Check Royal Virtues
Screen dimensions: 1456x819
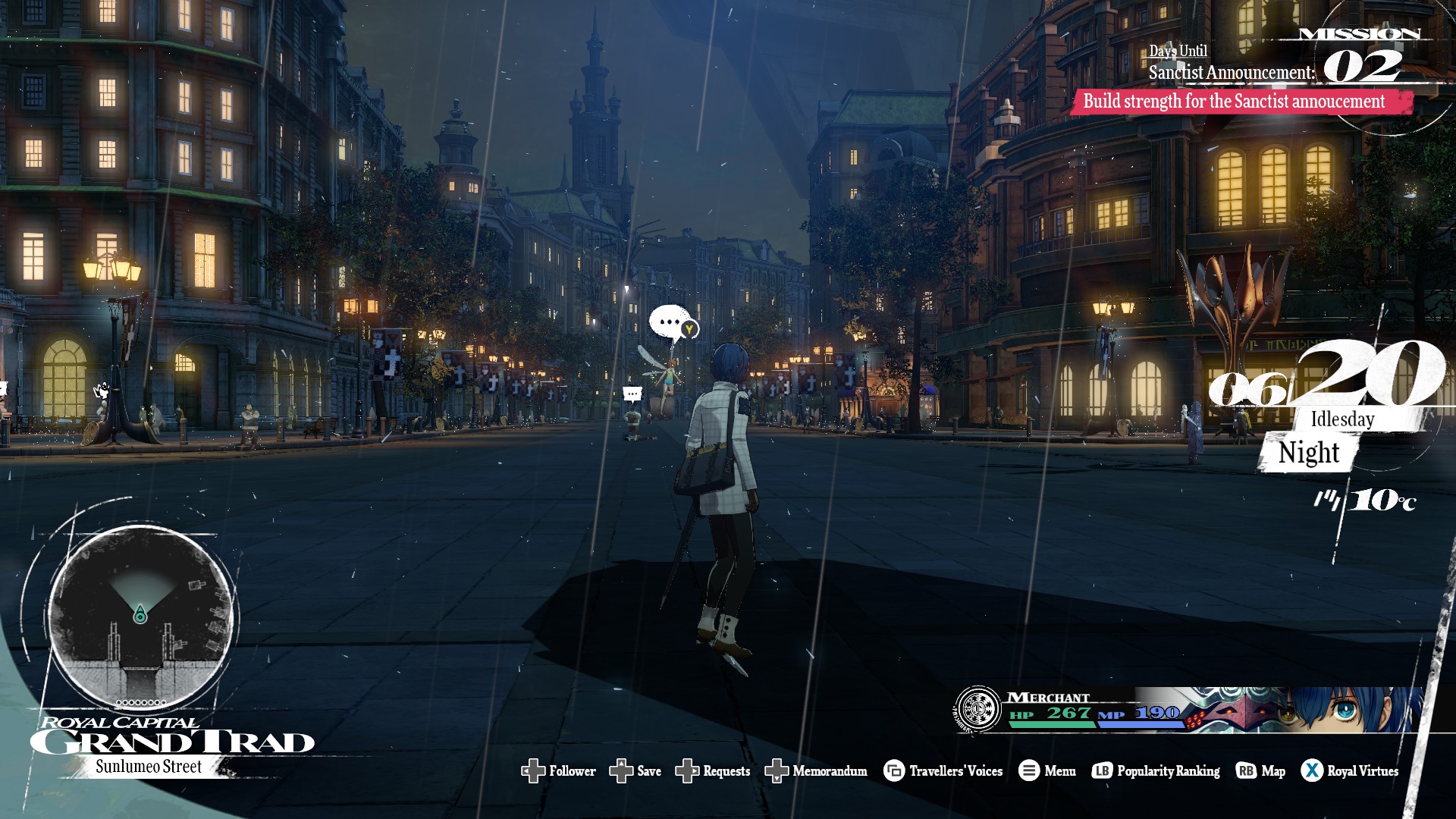point(1350,771)
